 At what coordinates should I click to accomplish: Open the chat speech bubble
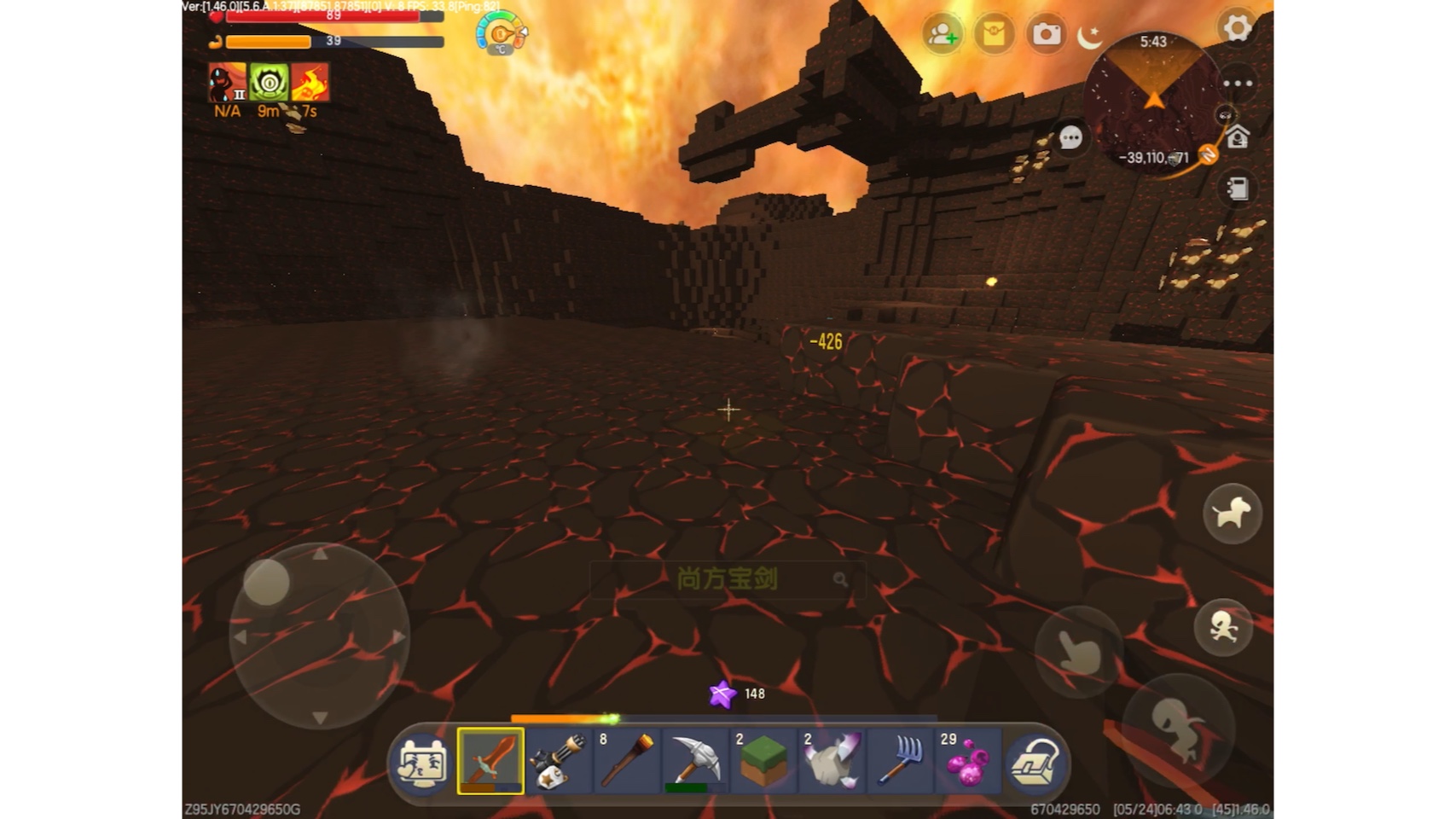point(1070,137)
